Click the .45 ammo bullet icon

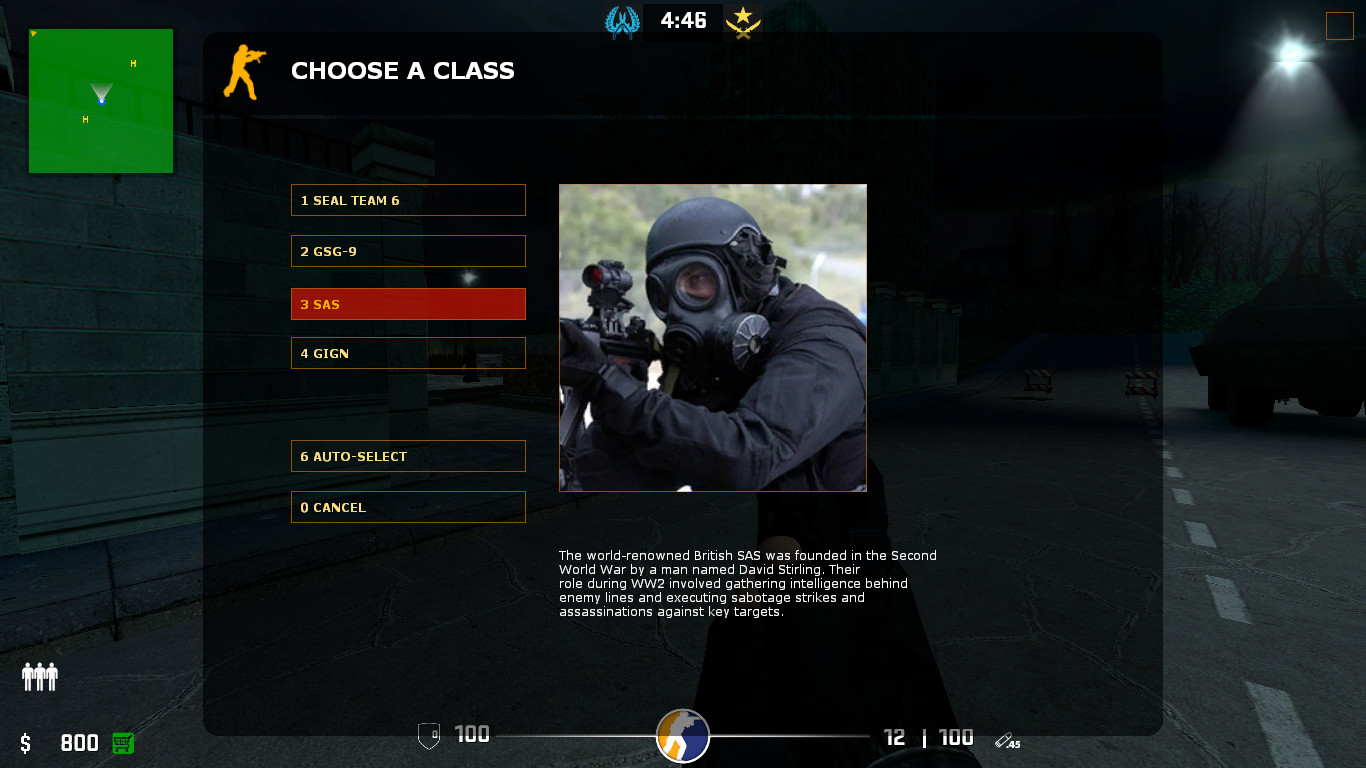click(1003, 741)
